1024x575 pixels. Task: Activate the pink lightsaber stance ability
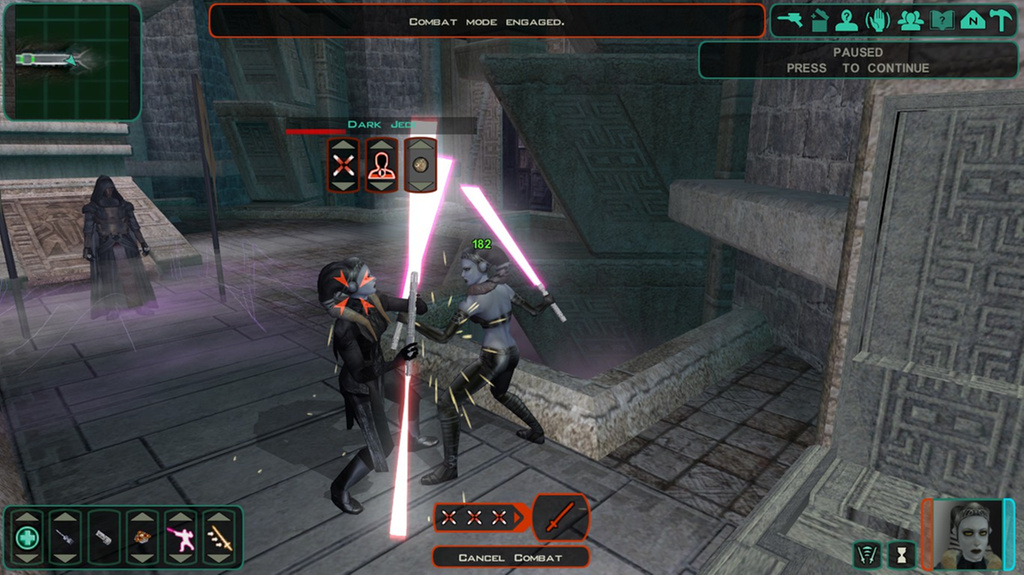[x=181, y=538]
